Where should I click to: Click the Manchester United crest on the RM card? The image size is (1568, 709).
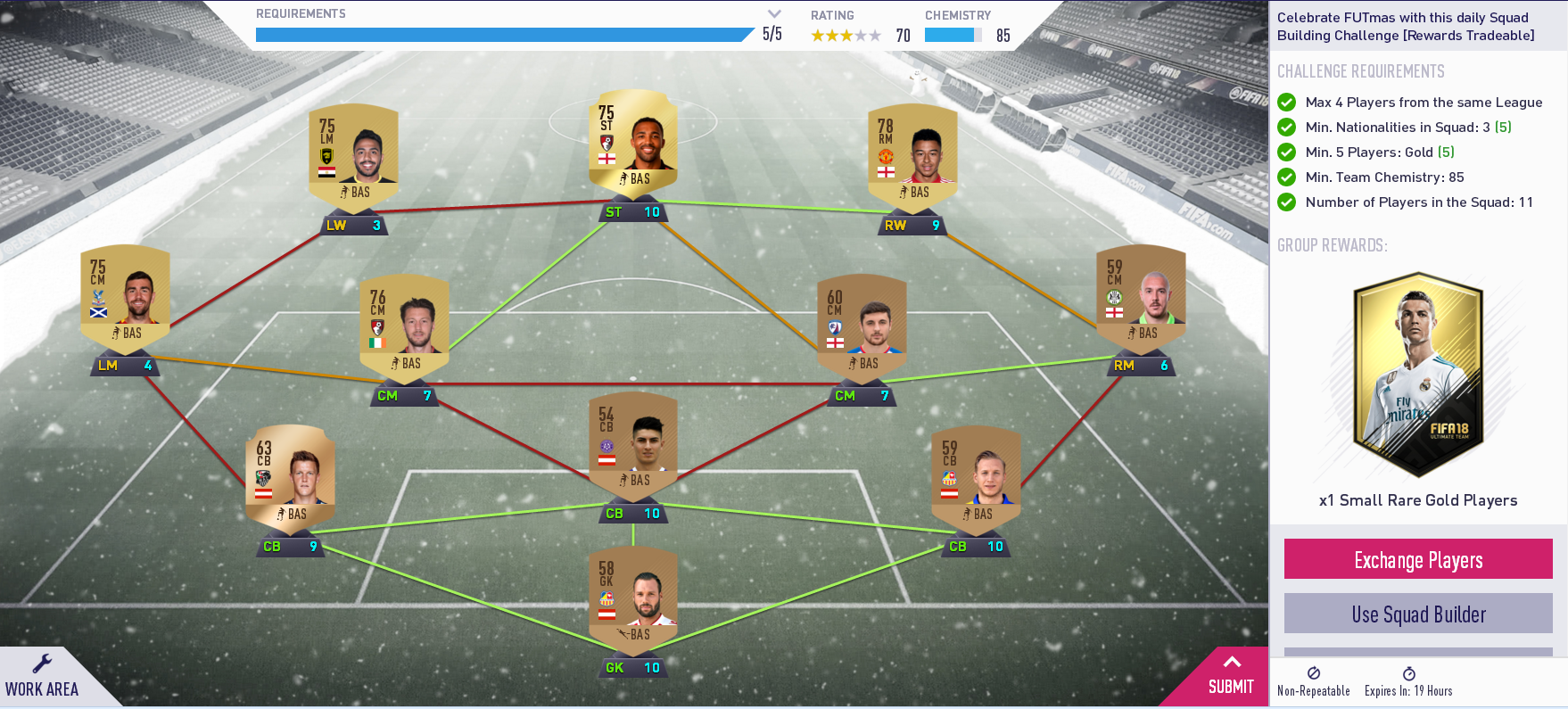(x=887, y=156)
